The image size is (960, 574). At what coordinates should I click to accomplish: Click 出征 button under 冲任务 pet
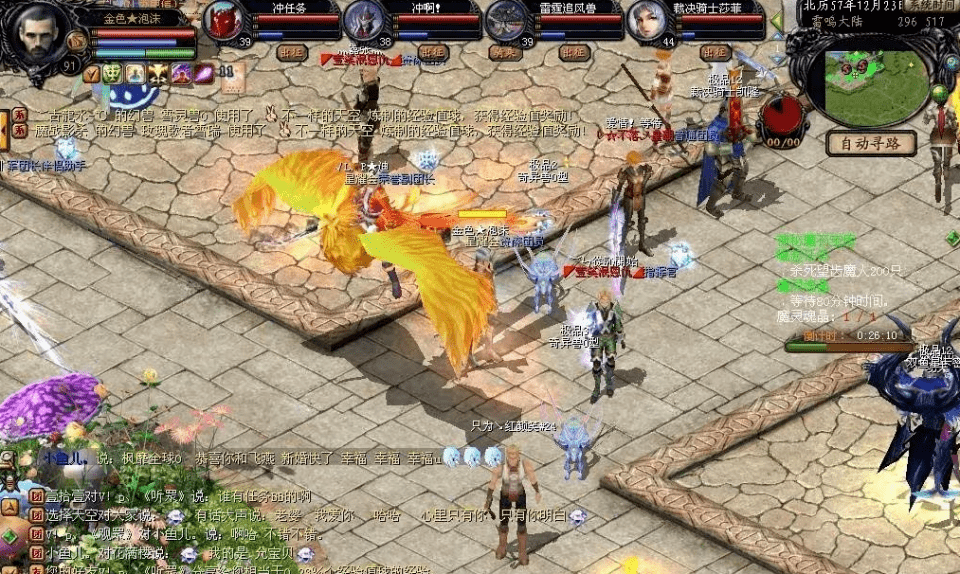(x=292, y=52)
